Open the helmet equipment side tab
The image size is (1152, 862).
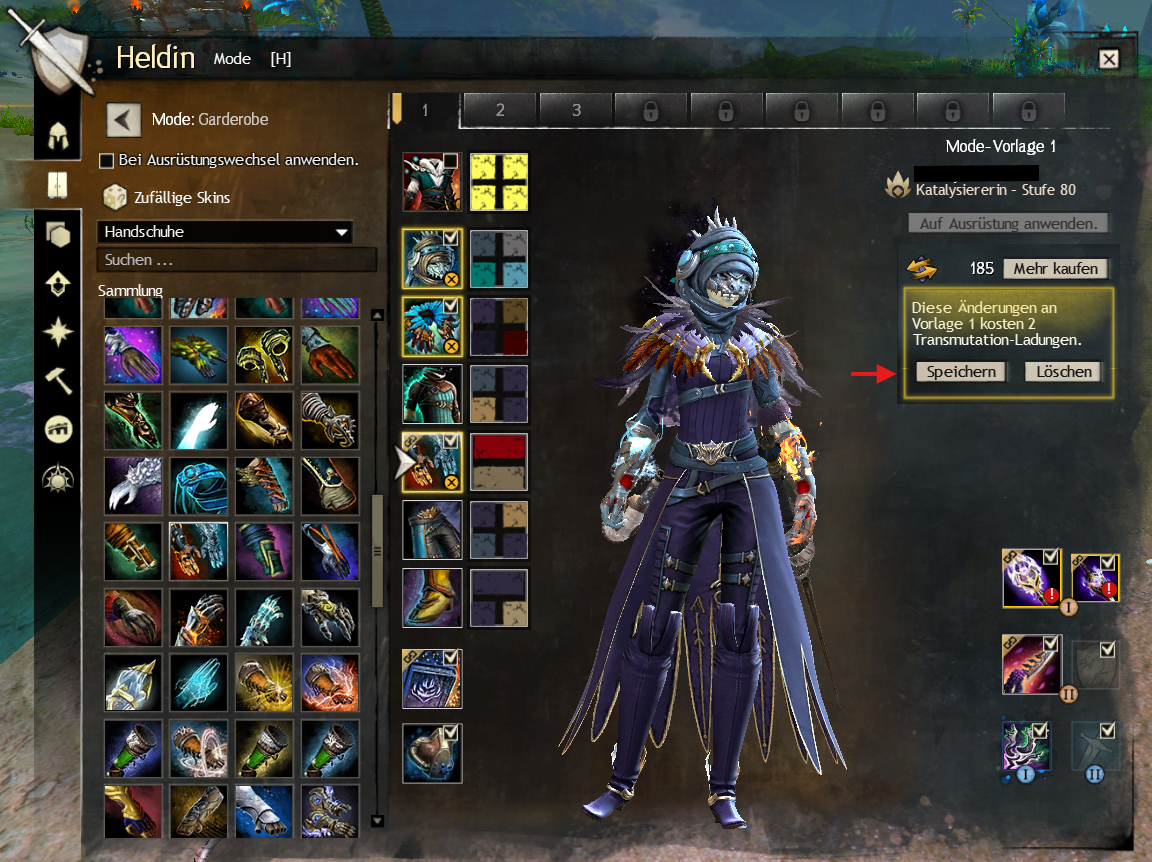tap(58, 134)
